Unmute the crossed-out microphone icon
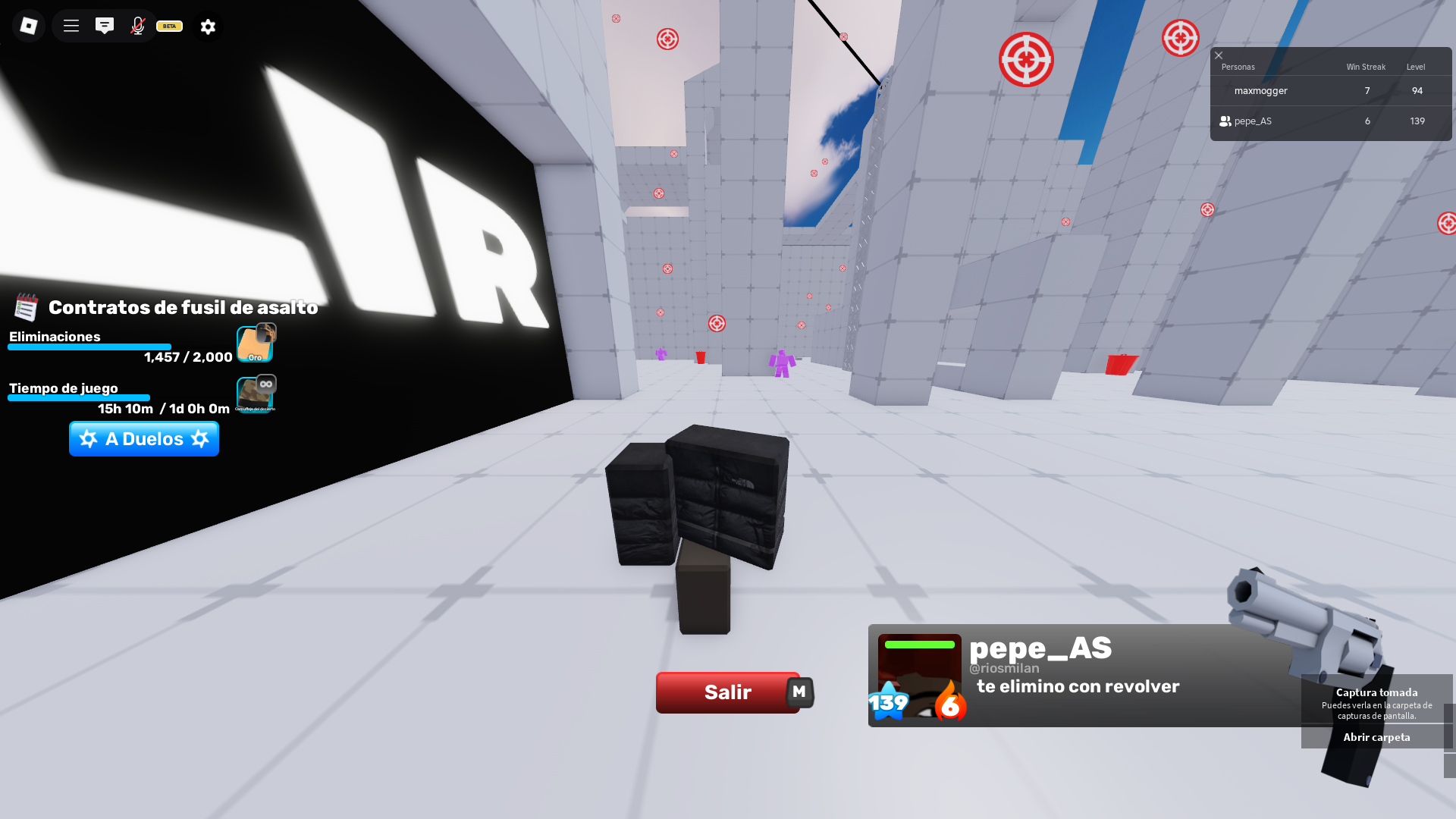Screen dimensions: 1456x819 click(x=137, y=26)
